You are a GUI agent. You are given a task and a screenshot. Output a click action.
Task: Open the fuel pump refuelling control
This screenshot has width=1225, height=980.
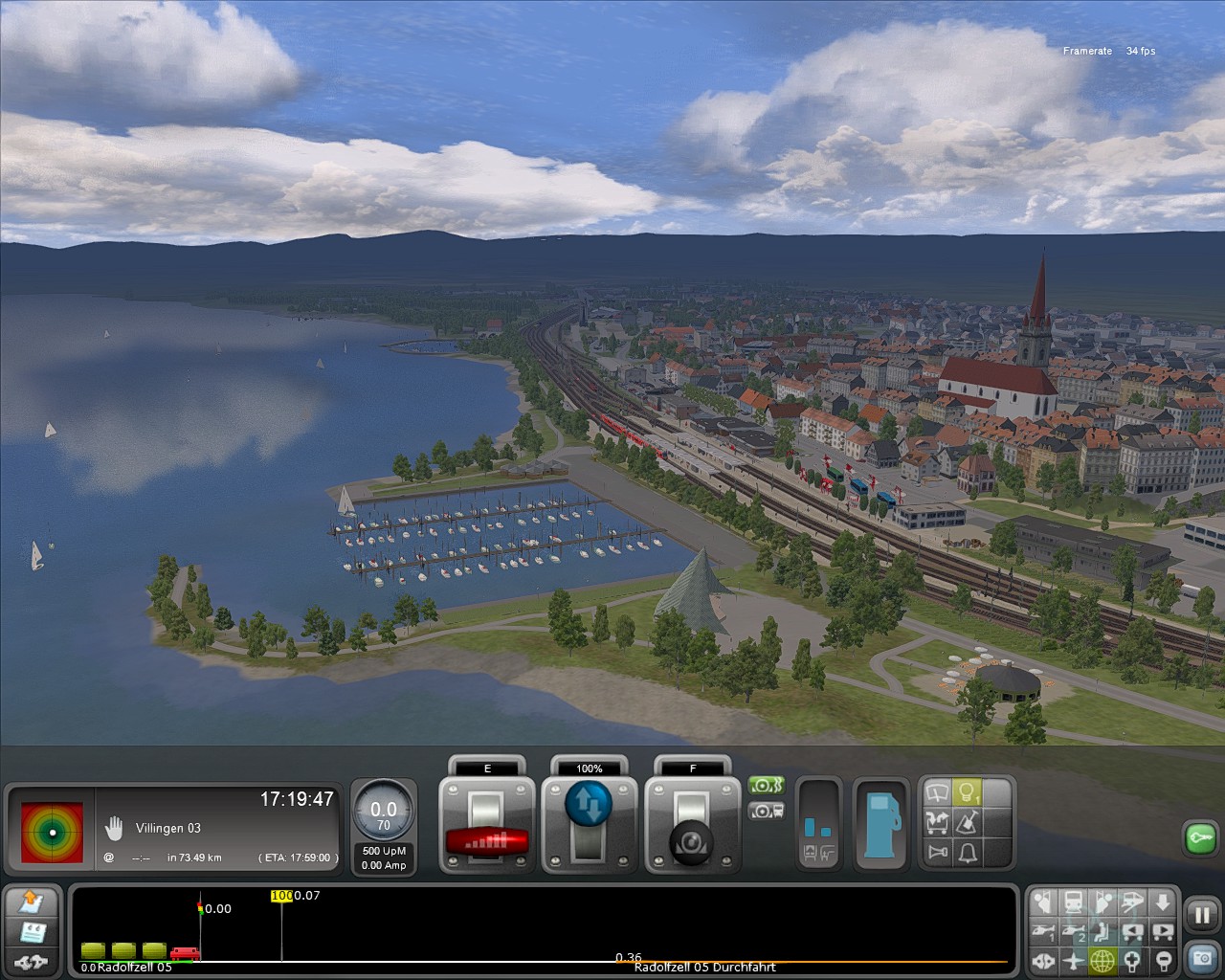(880, 824)
